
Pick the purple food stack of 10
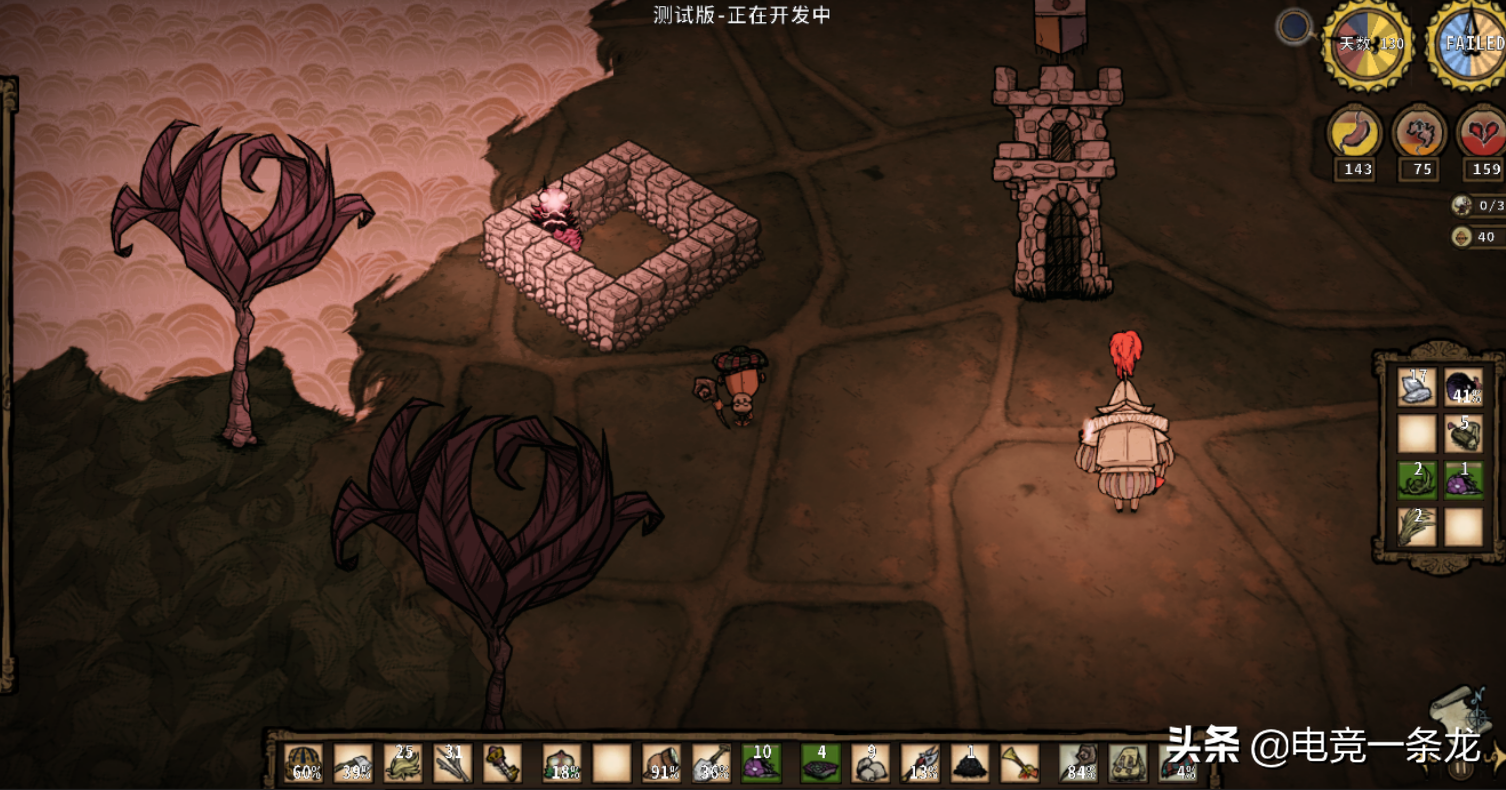(x=761, y=763)
